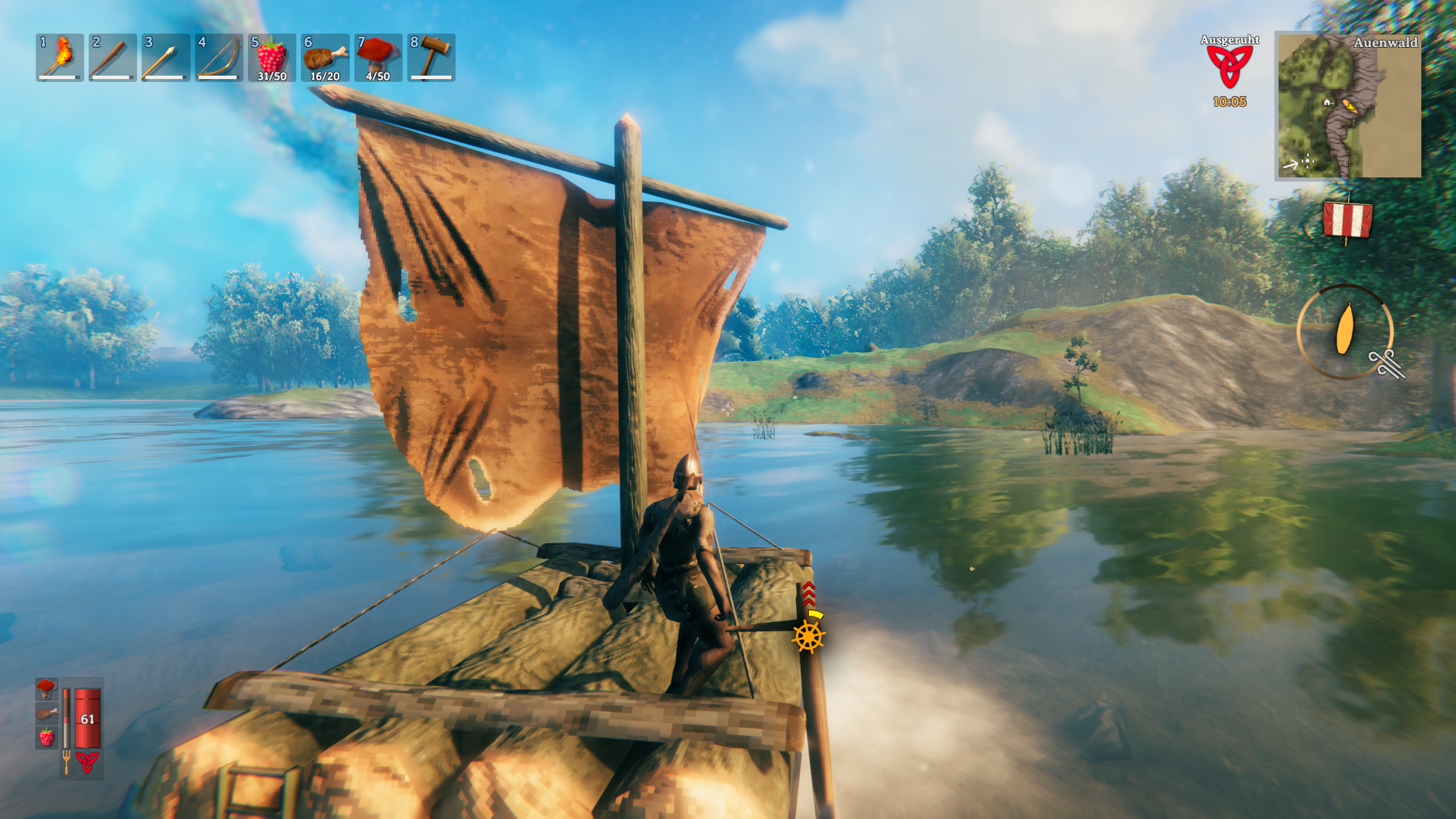This screenshot has width=1456, height=819.
Task: Click the circular wind direction indicator
Action: 1345,332
